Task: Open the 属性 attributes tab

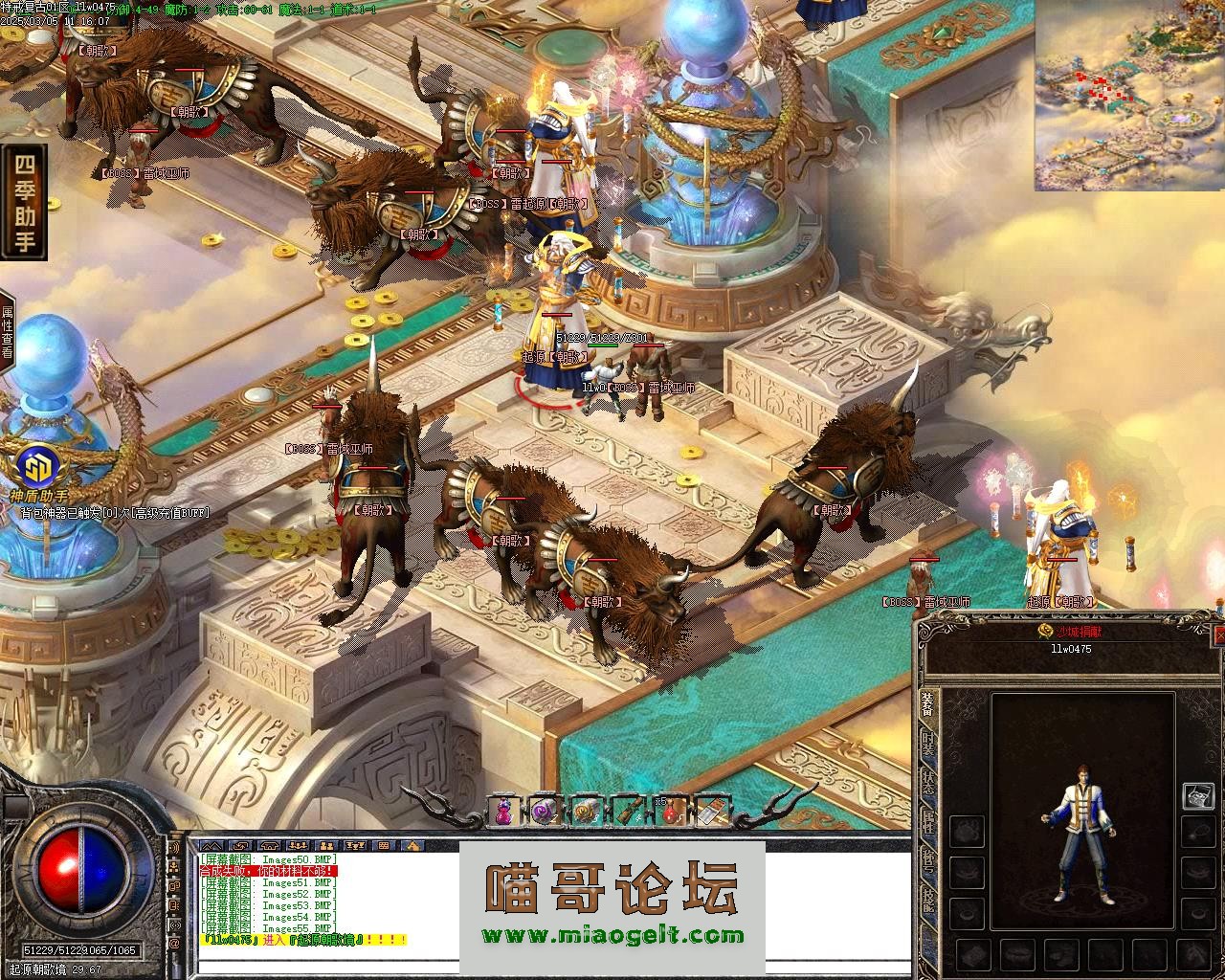Action: (927, 822)
